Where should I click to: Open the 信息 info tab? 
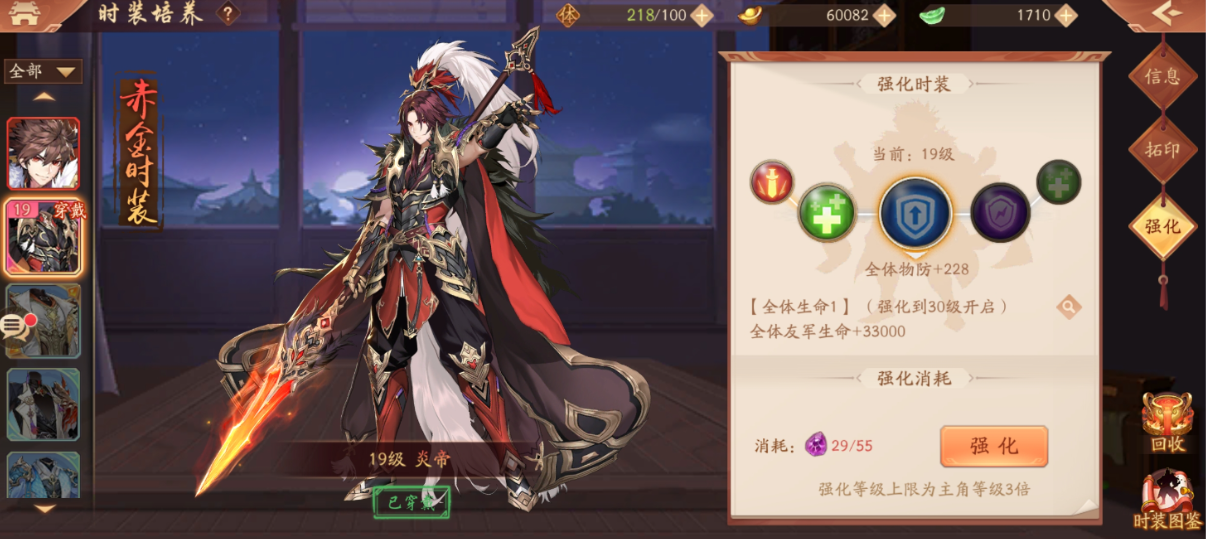pyautogui.click(x=1162, y=75)
